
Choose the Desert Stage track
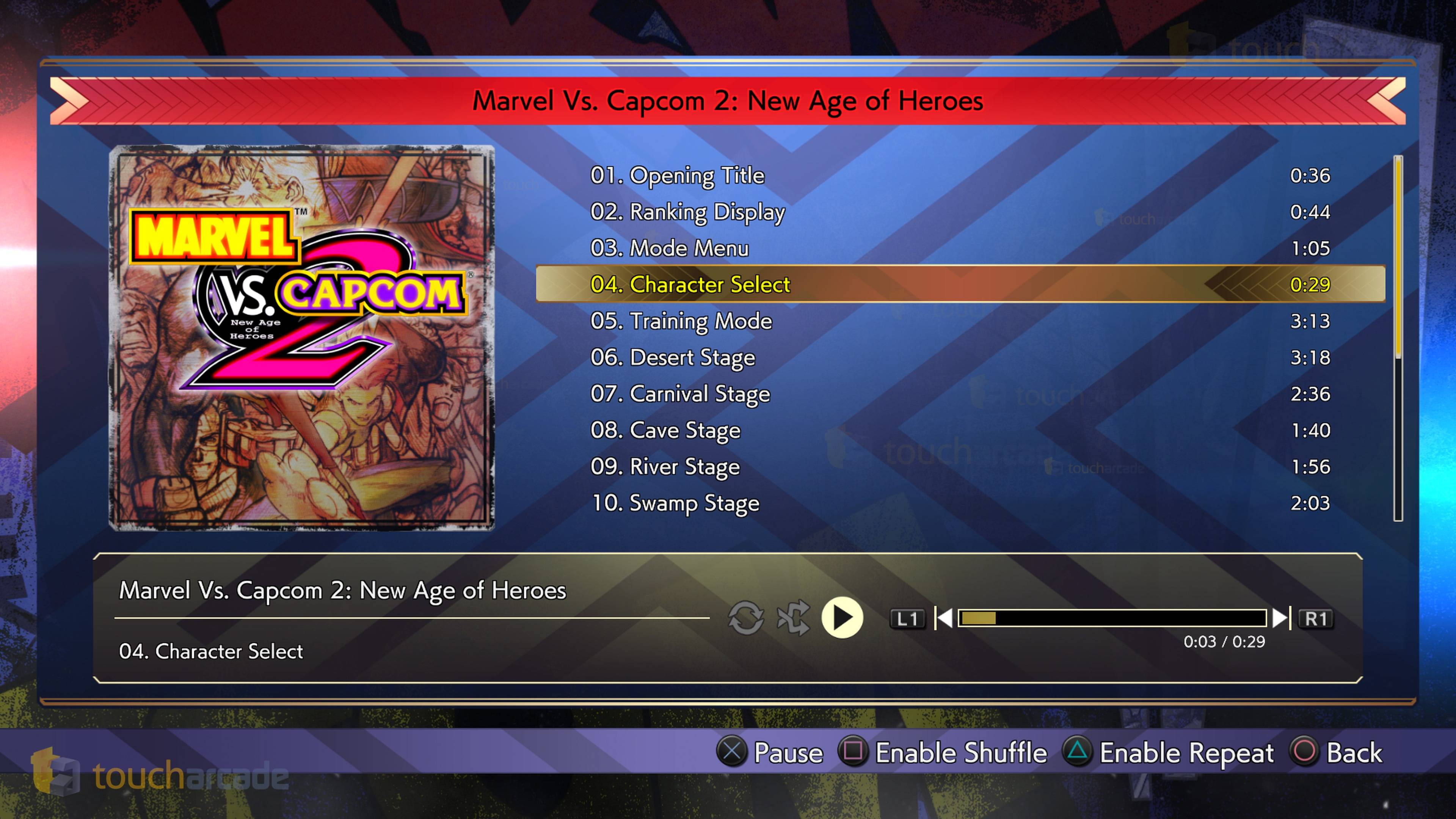pos(673,357)
